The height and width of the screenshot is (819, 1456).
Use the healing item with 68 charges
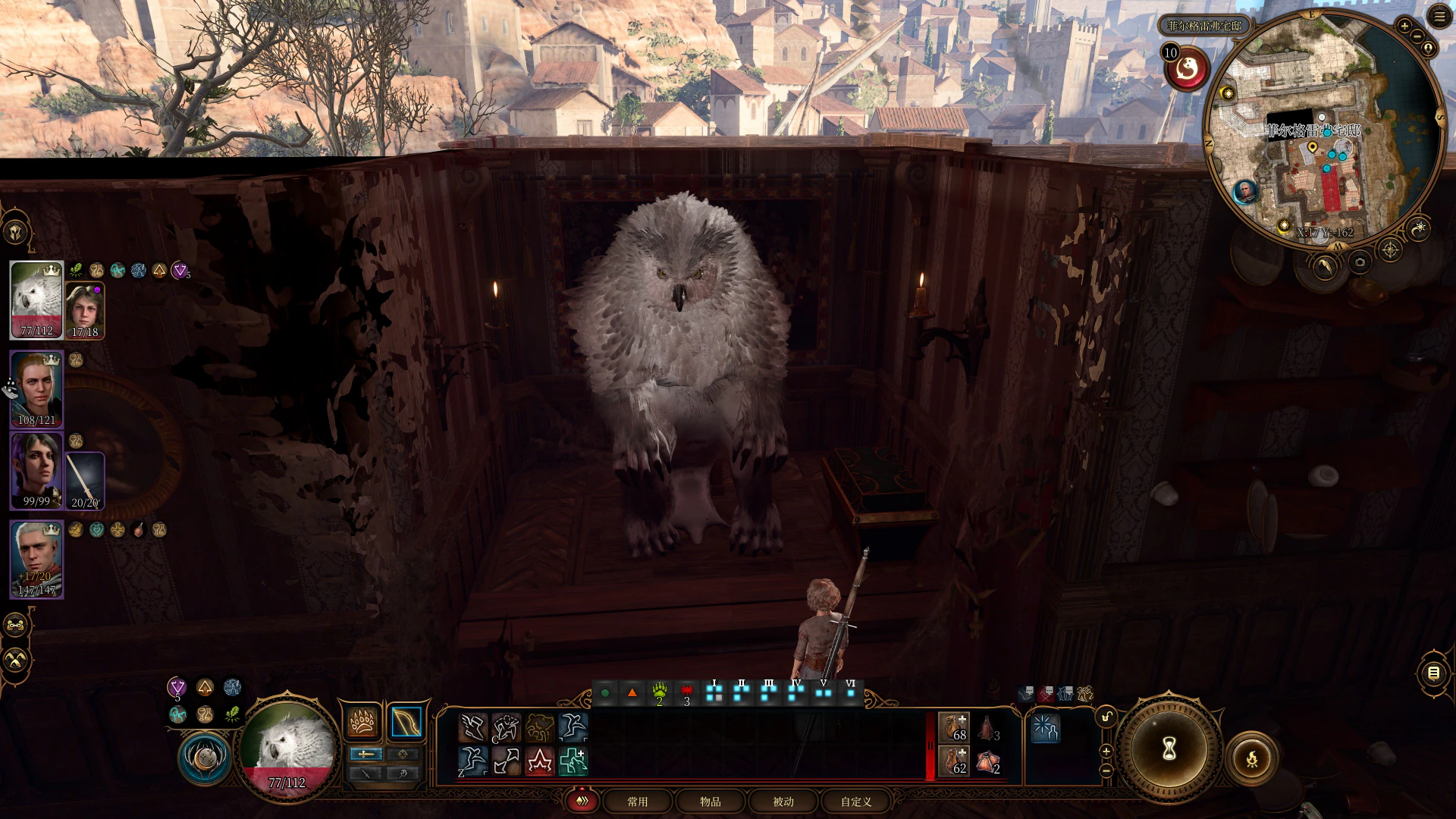coord(953,727)
